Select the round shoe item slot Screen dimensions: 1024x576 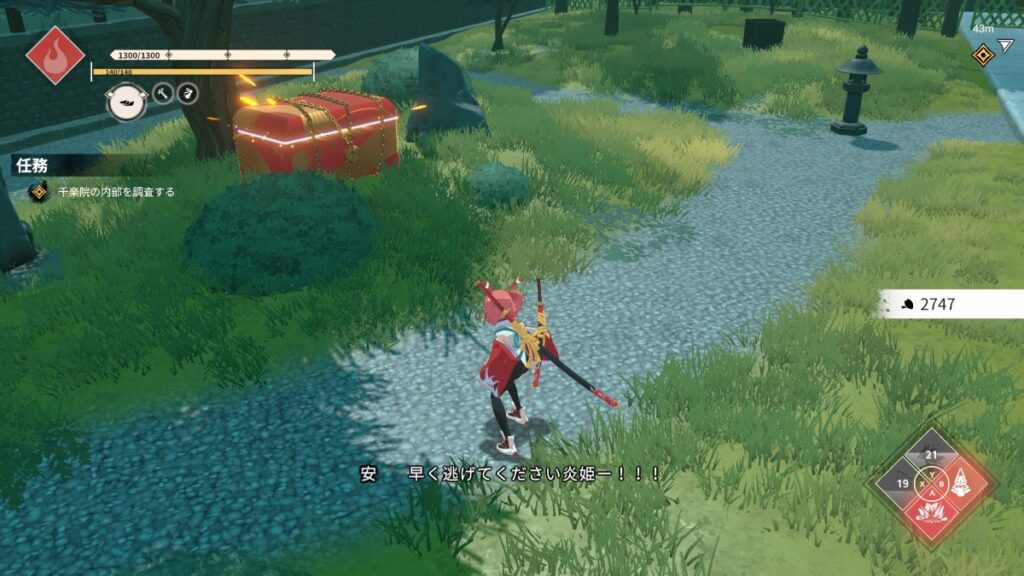(126, 101)
